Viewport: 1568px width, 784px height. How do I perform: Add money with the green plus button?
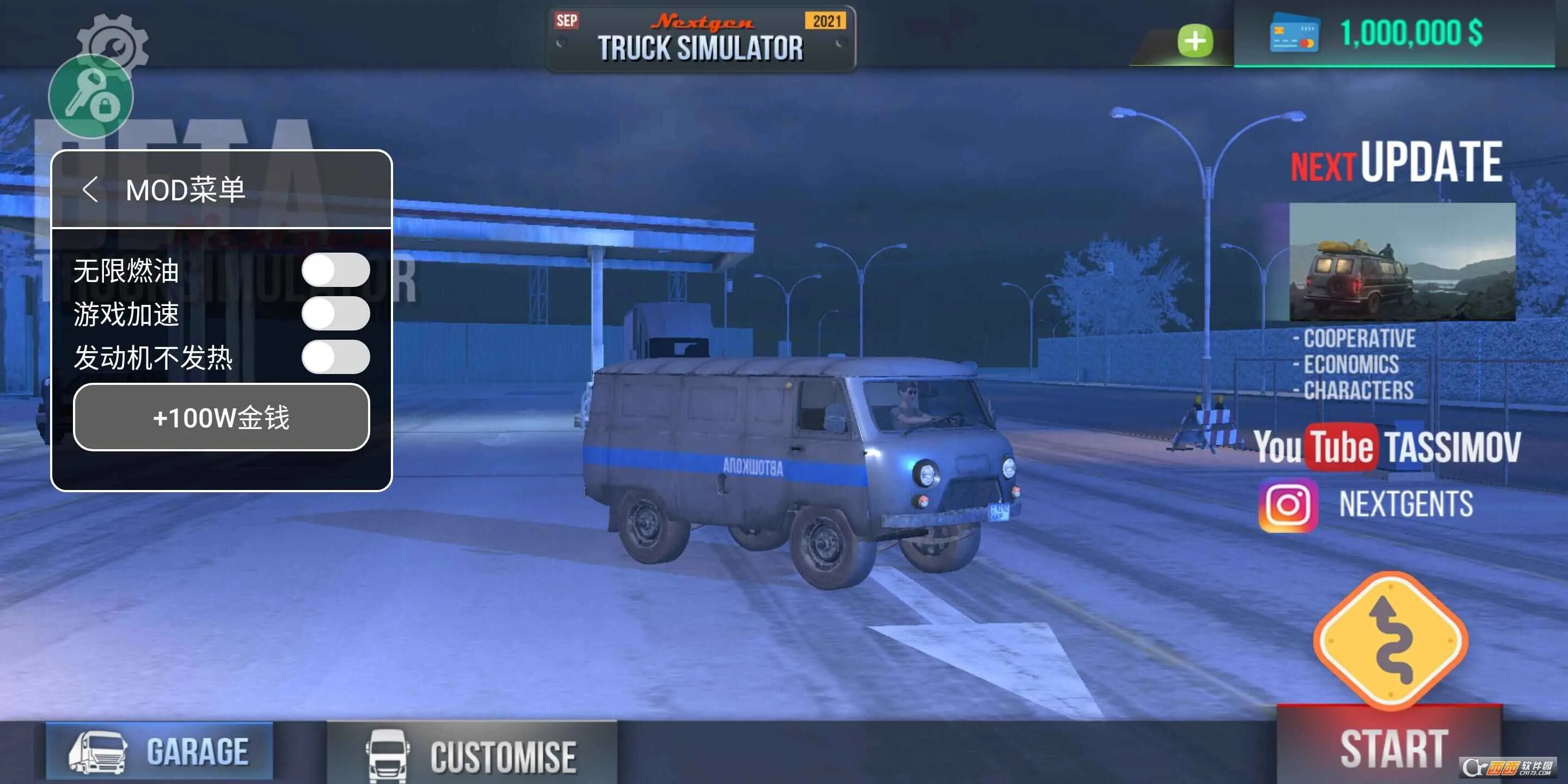pos(1195,41)
